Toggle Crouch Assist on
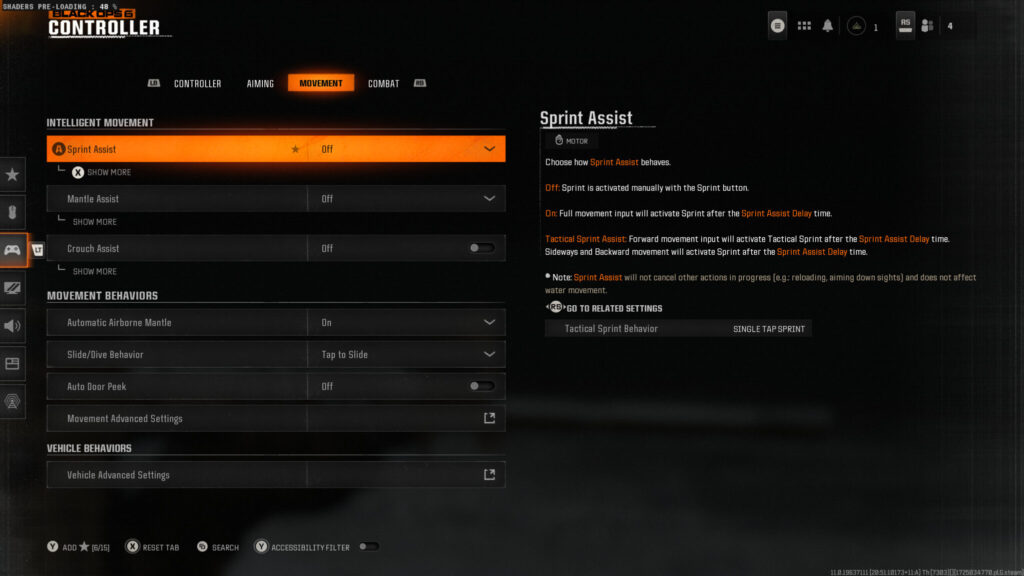The width and height of the screenshot is (1024, 576). (x=482, y=248)
